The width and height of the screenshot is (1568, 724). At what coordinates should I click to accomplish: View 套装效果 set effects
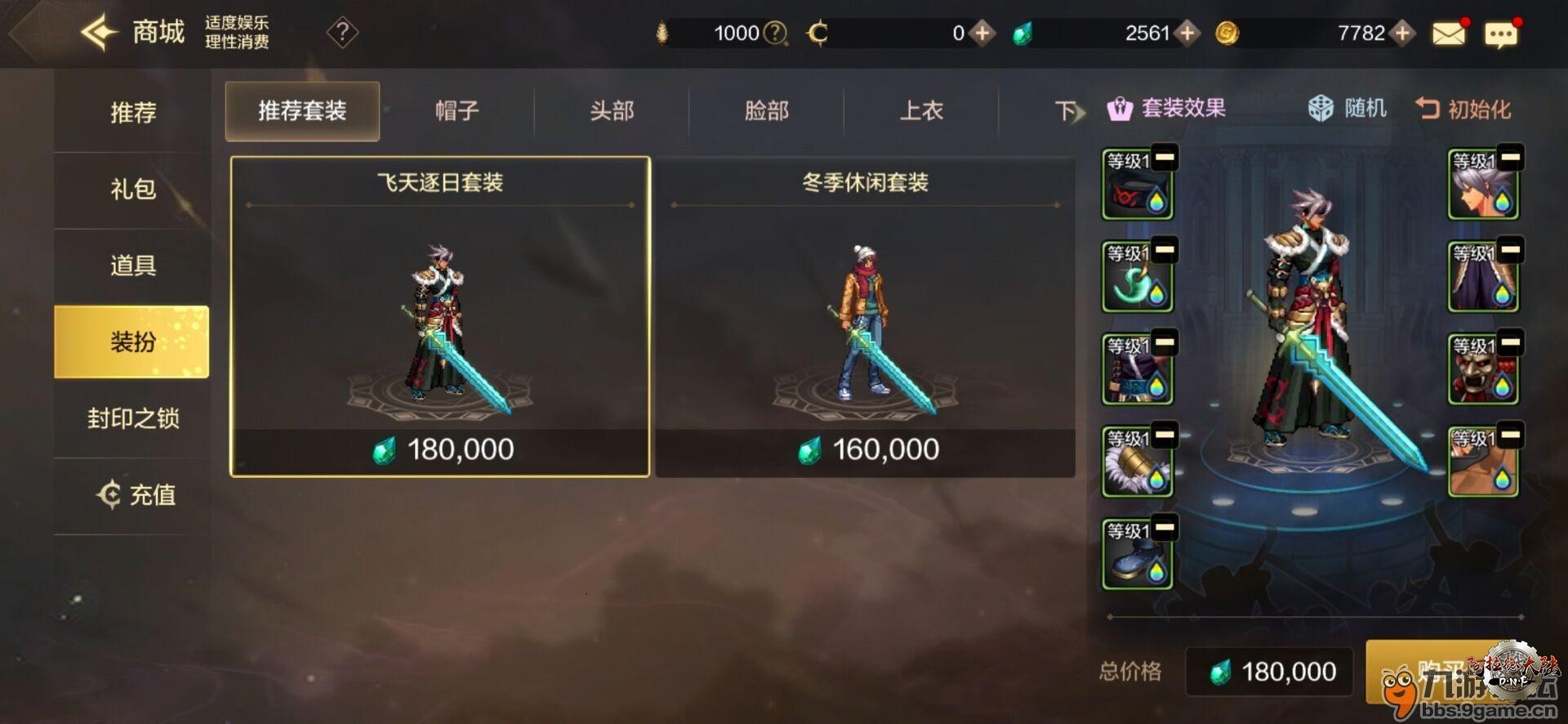(1166, 108)
